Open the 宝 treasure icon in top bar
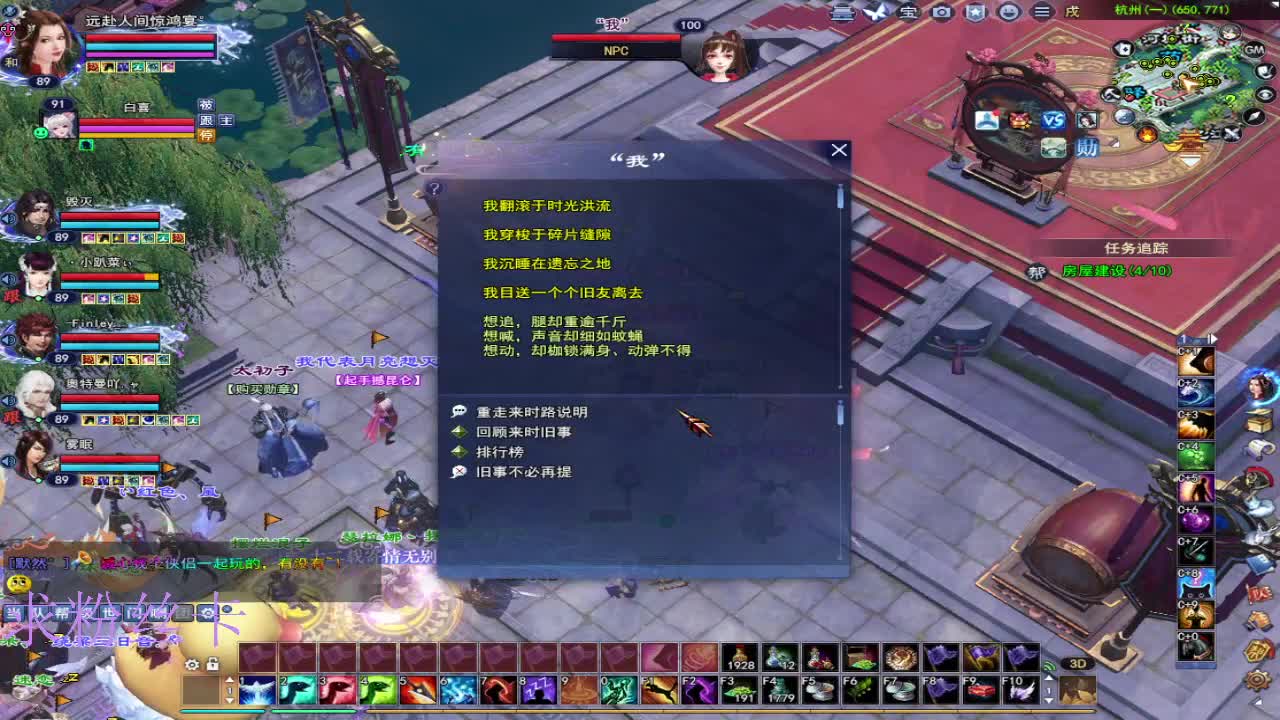The width and height of the screenshot is (1280, 720). click(908, 12)
